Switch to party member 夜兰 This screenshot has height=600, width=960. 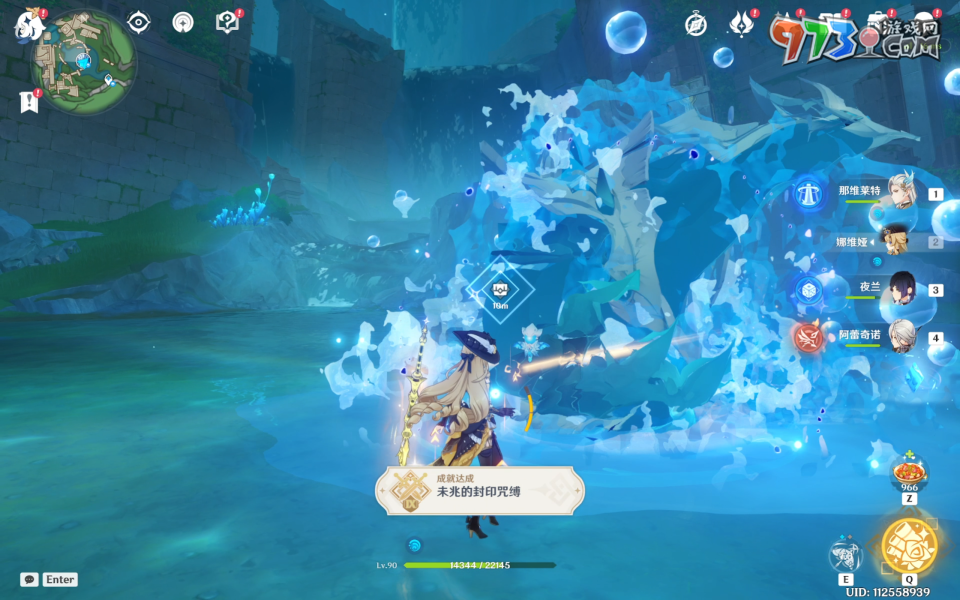[902, 288]
